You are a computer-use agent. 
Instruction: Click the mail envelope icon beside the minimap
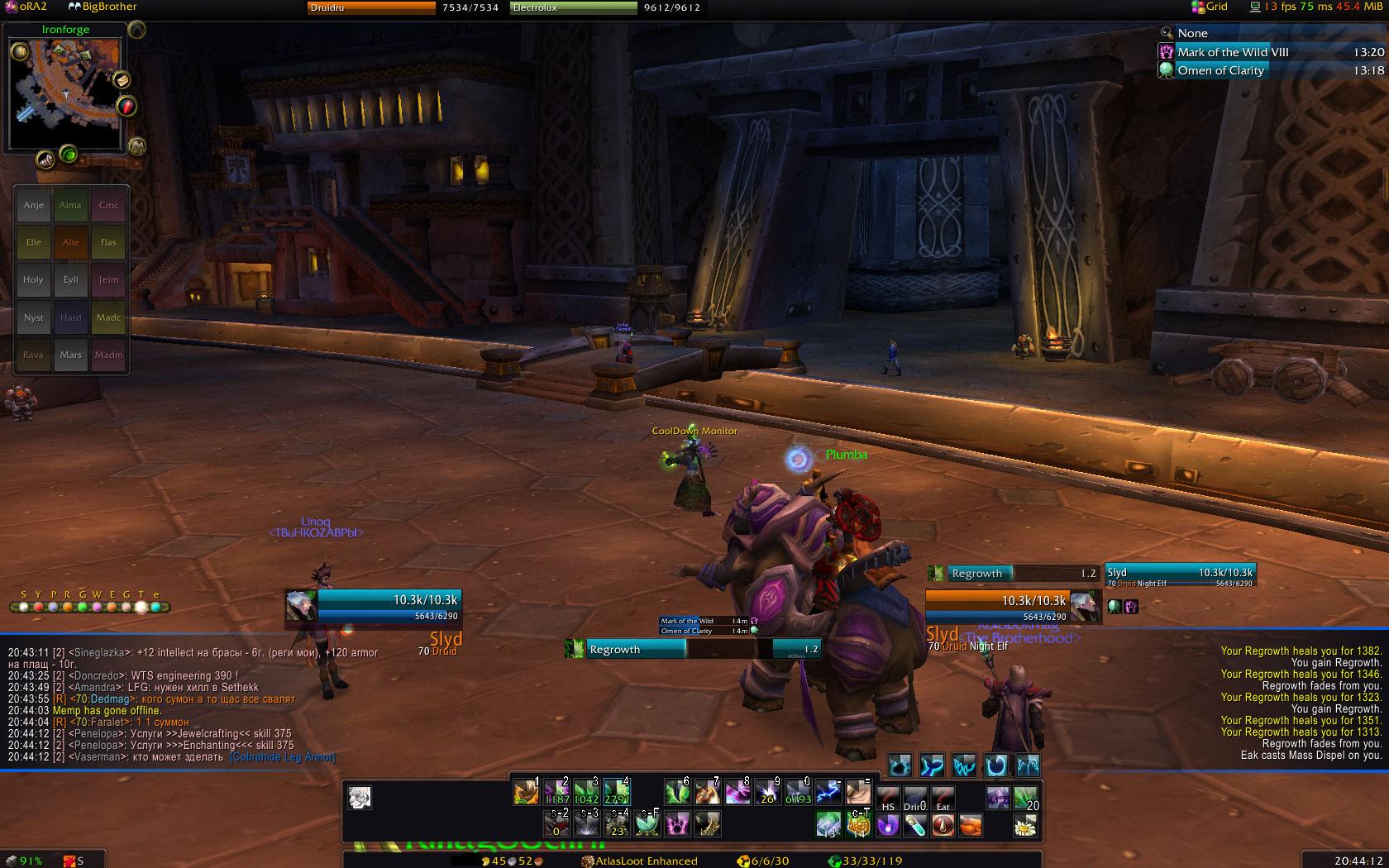coord(121,80)
